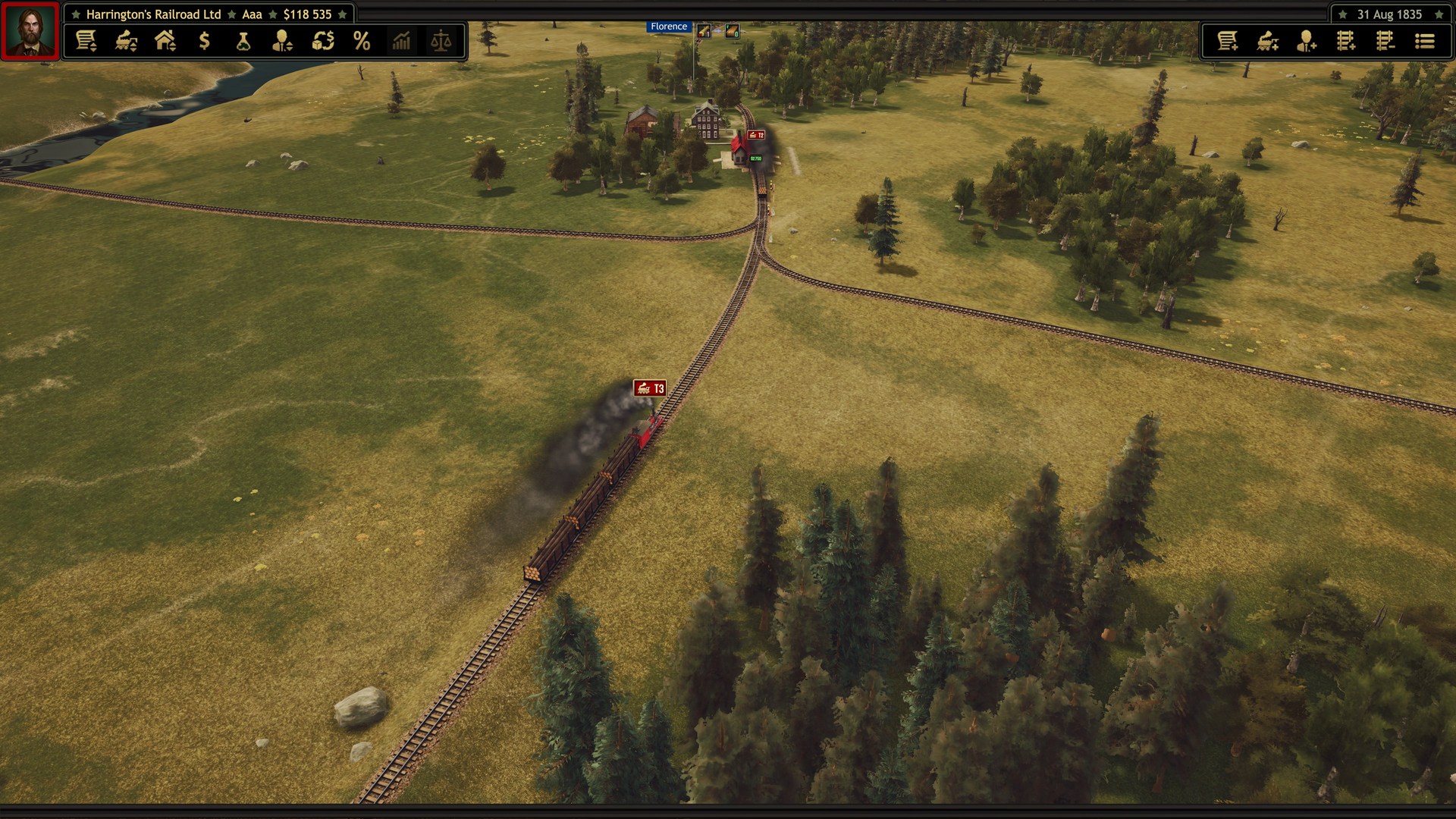Hire new personnel

pos(1307,41)
